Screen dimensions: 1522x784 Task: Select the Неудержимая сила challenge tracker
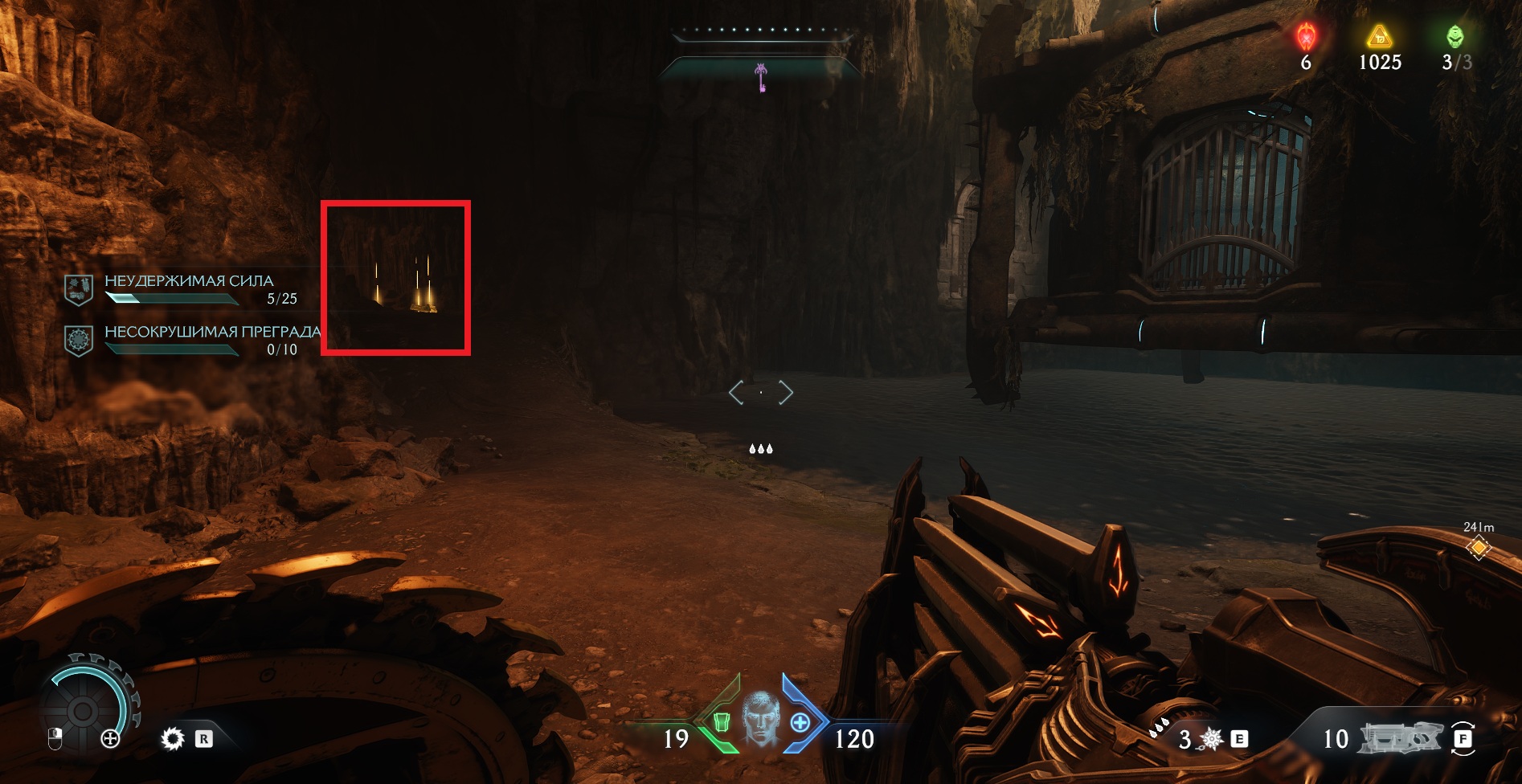pyautogui.click(x=189, y=289)
